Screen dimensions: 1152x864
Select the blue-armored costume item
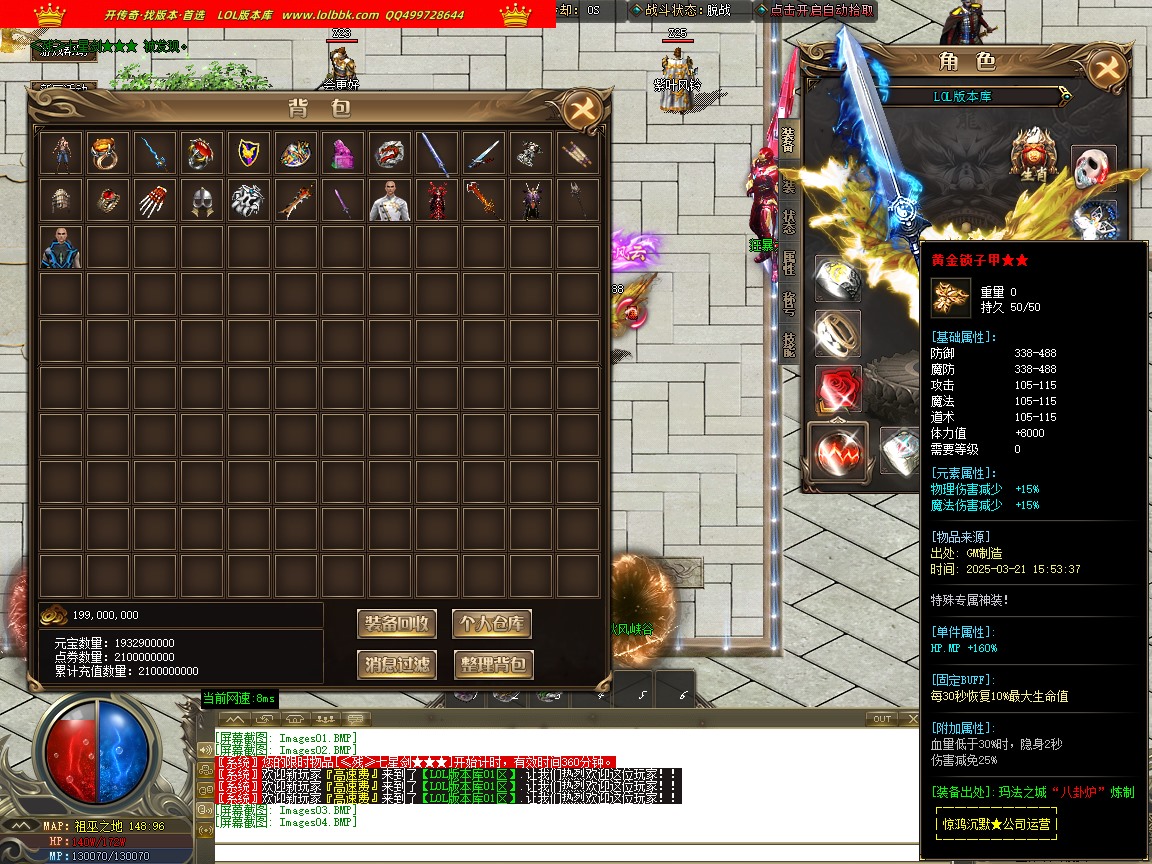pos(60,247)
